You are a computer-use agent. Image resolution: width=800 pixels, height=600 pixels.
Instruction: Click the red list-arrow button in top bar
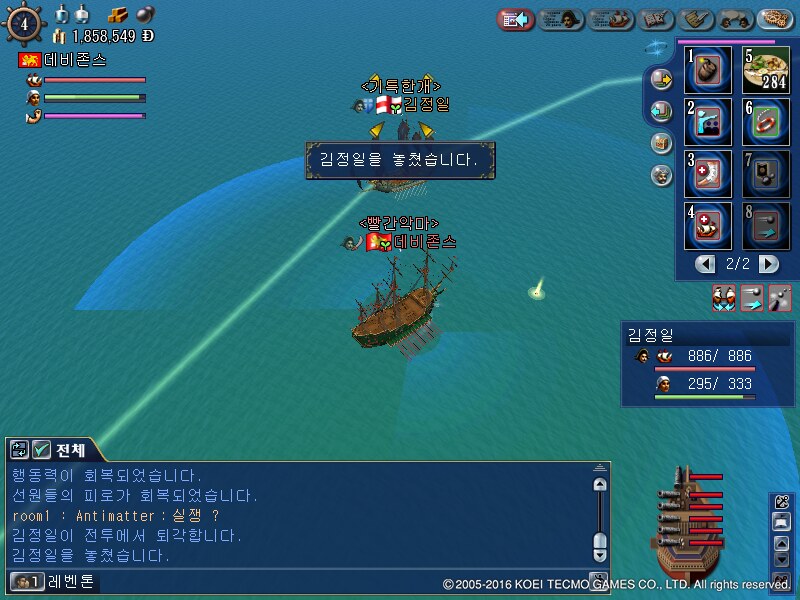[515, 19]
